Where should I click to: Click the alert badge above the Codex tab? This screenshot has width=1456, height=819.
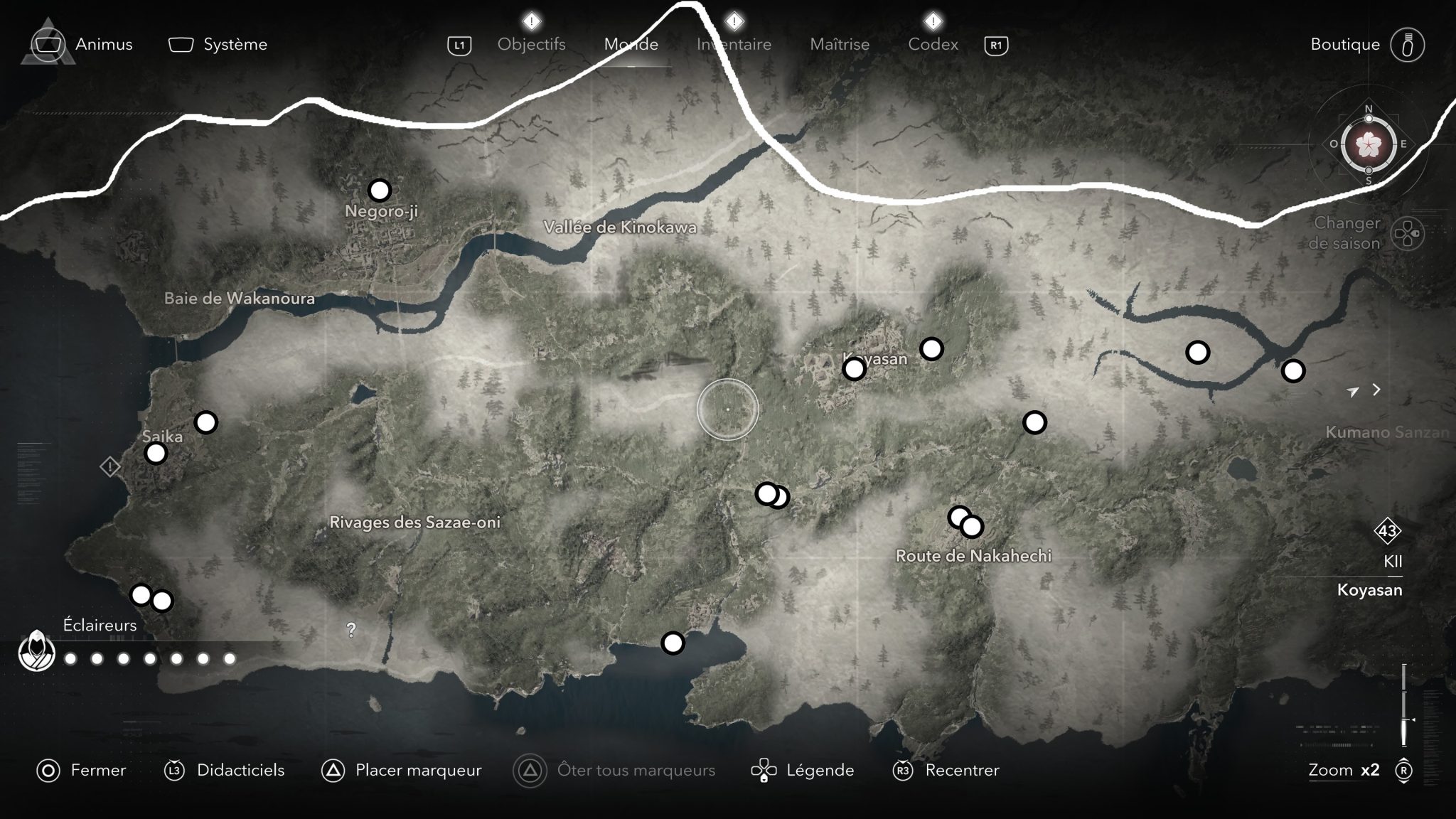click(x=932, y=21)
